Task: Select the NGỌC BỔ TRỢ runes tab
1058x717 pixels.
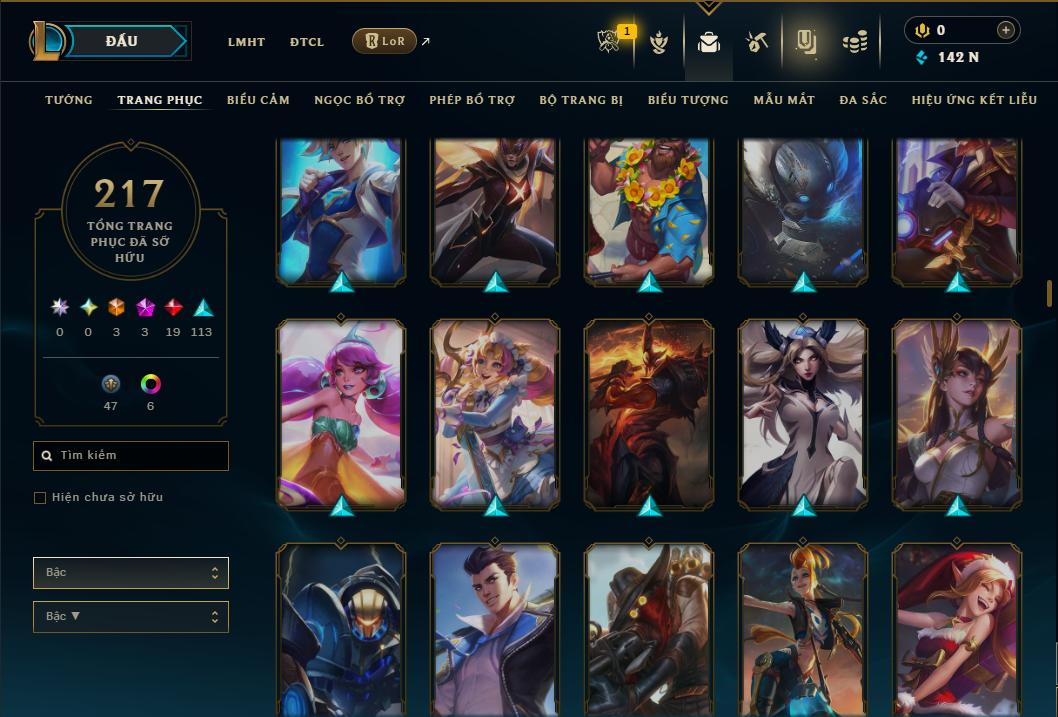Action: click(359, 100)
